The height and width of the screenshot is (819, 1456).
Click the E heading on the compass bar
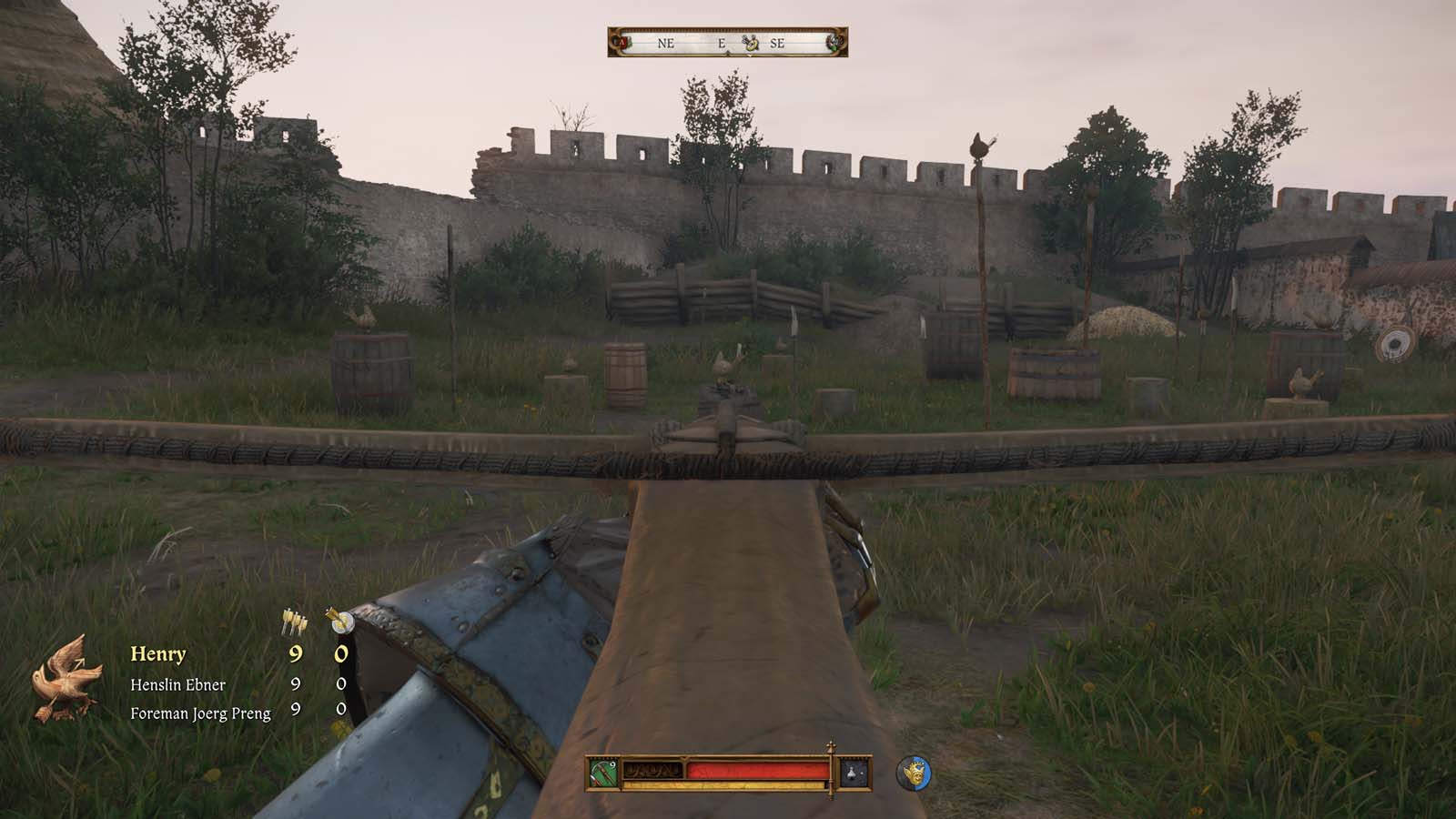click(722, 42)
